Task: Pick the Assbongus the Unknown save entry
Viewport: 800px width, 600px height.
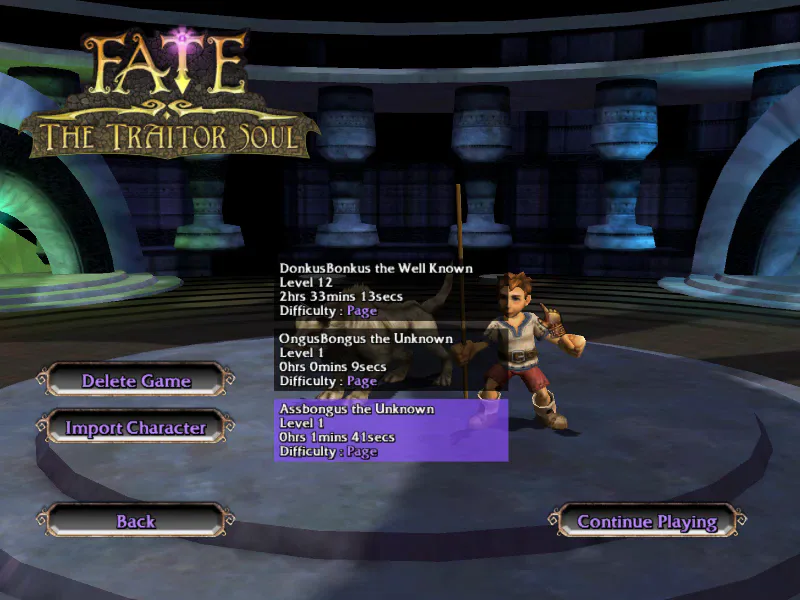Action: tap(390, 430)
